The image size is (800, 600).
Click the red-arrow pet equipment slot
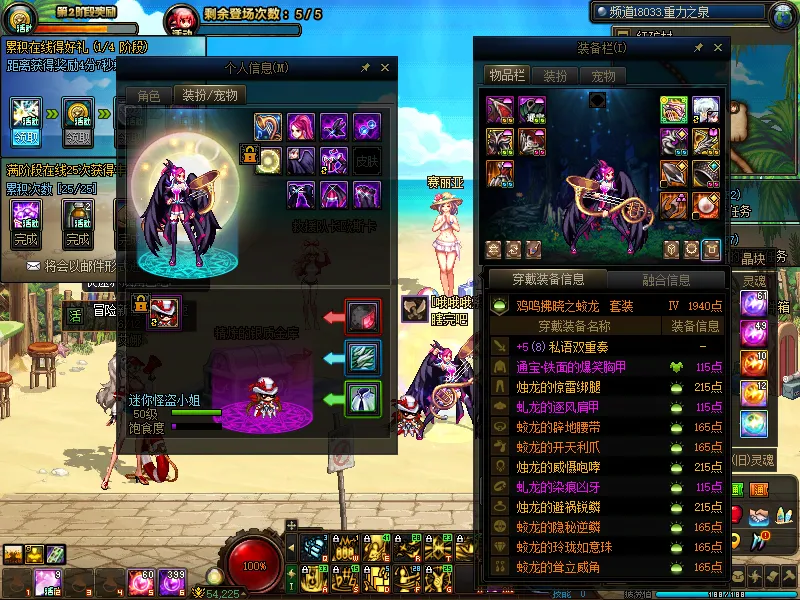[361, 316]
